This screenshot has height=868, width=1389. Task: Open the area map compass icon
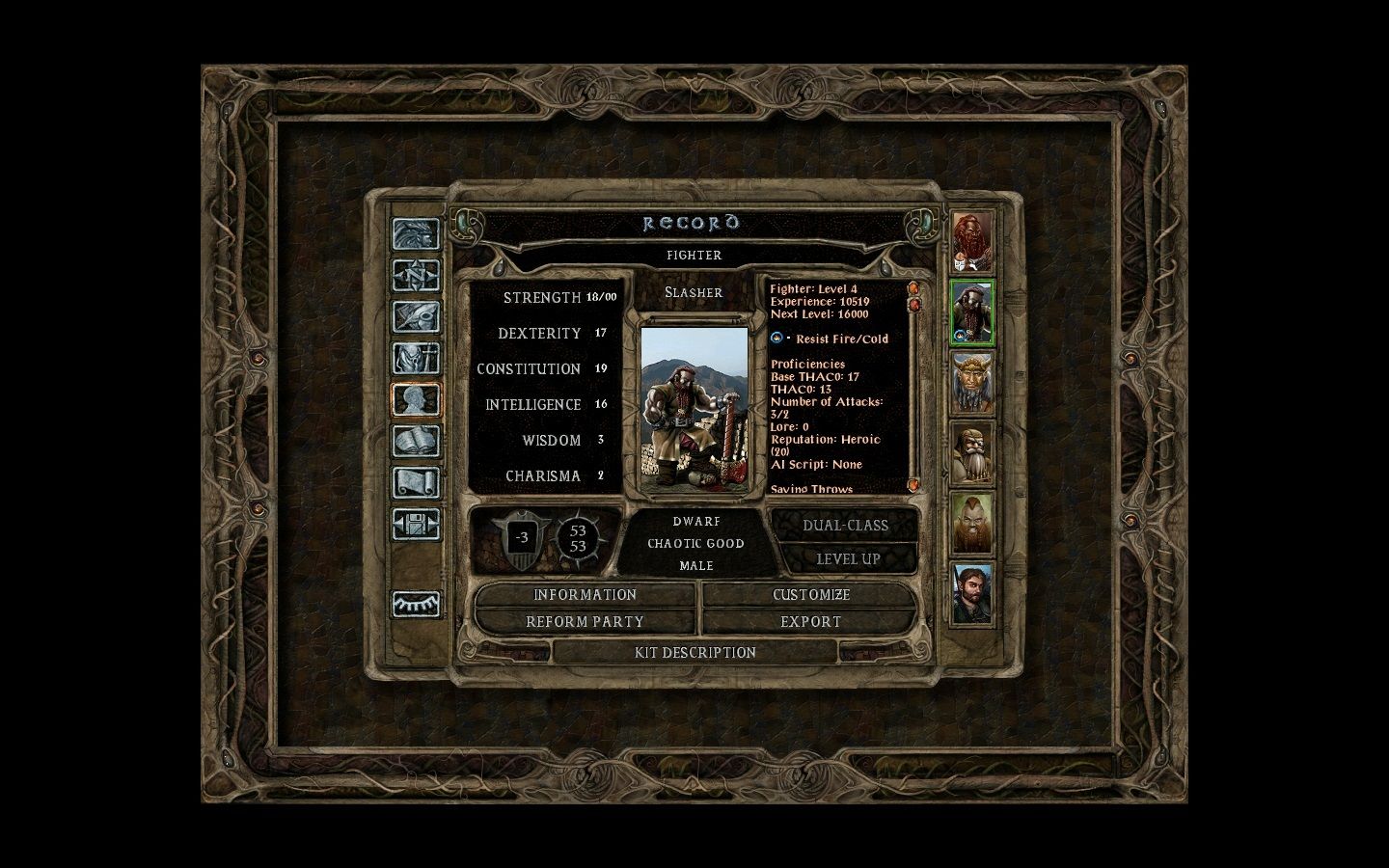[416, 276]
